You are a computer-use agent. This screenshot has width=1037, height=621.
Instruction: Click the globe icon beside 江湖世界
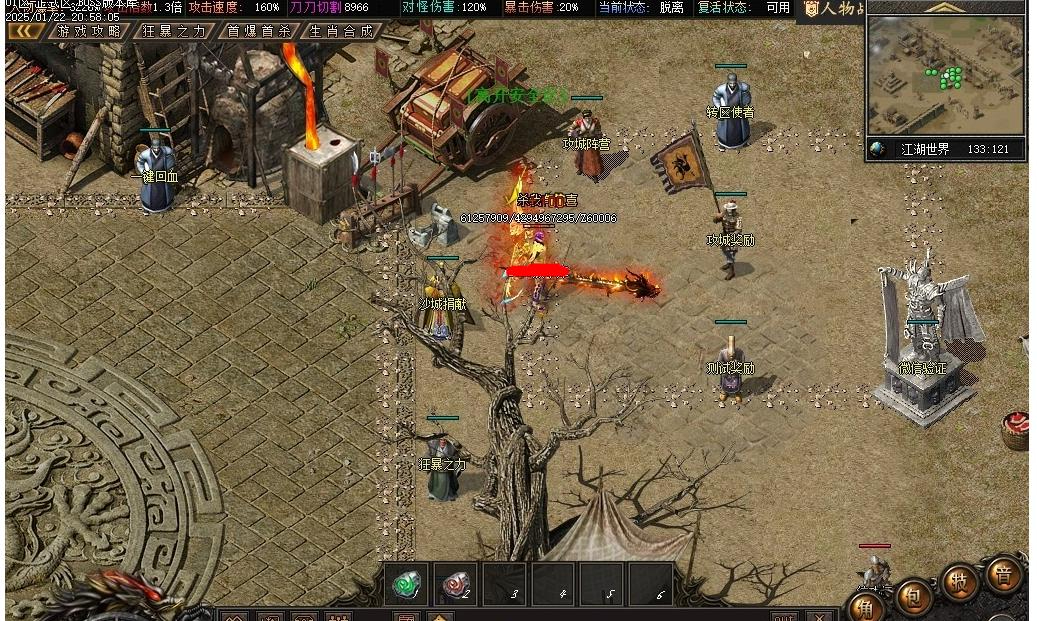click(878, 149)
